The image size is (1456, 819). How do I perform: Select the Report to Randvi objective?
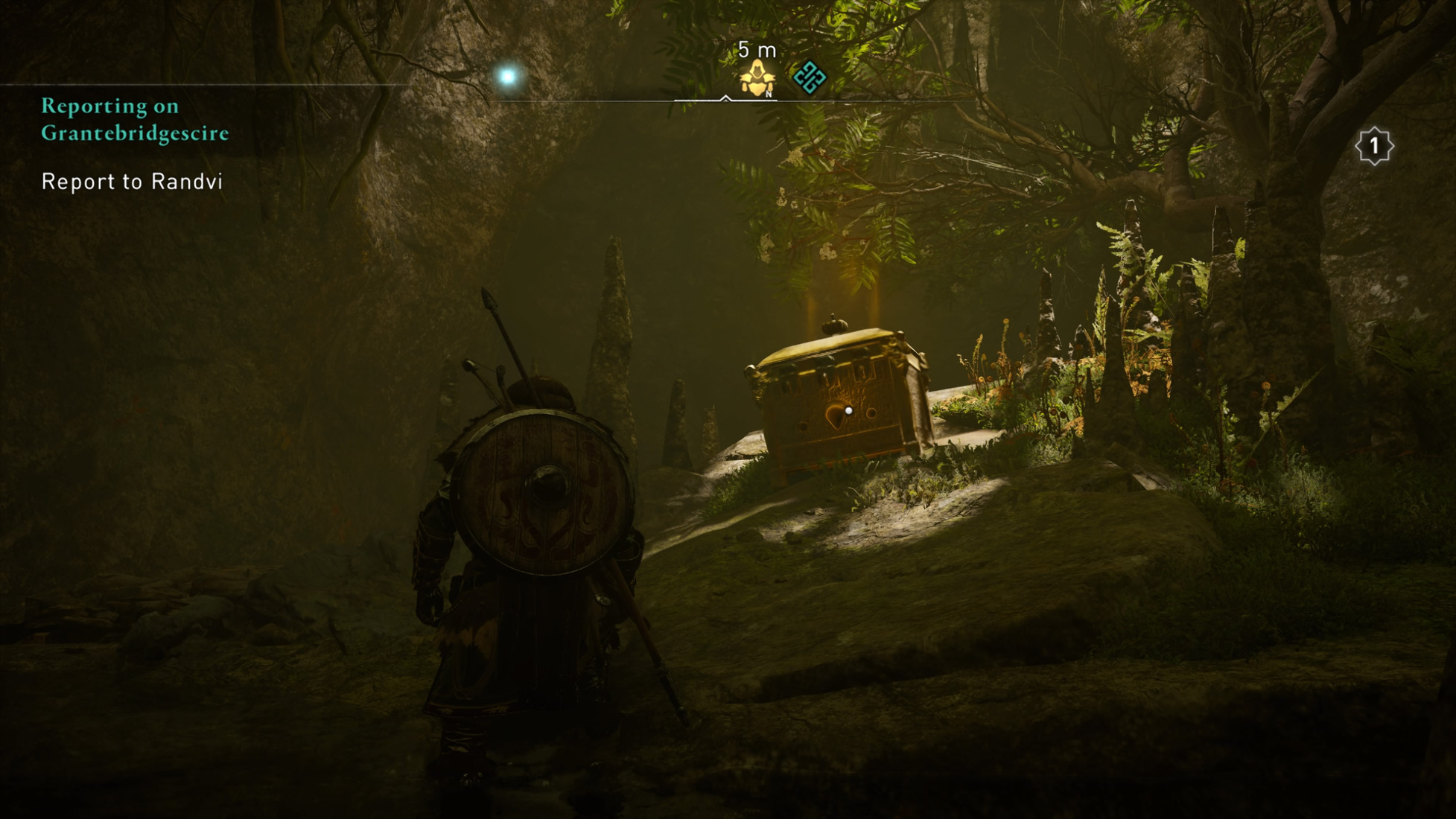pyautogui.click(x=132, y=182)
